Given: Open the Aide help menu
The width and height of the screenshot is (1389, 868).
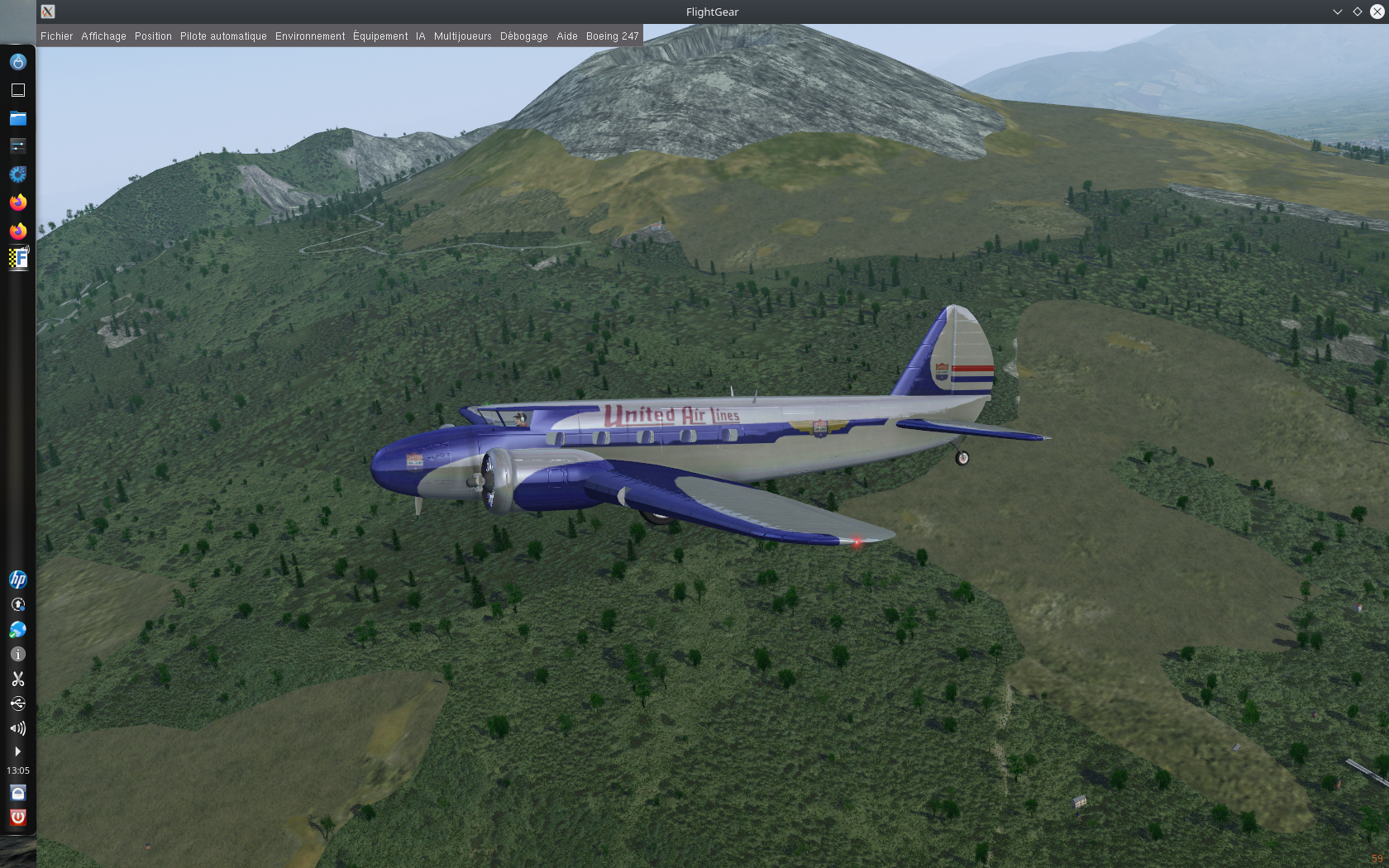Looking at the screenshot, I should 566,36.
